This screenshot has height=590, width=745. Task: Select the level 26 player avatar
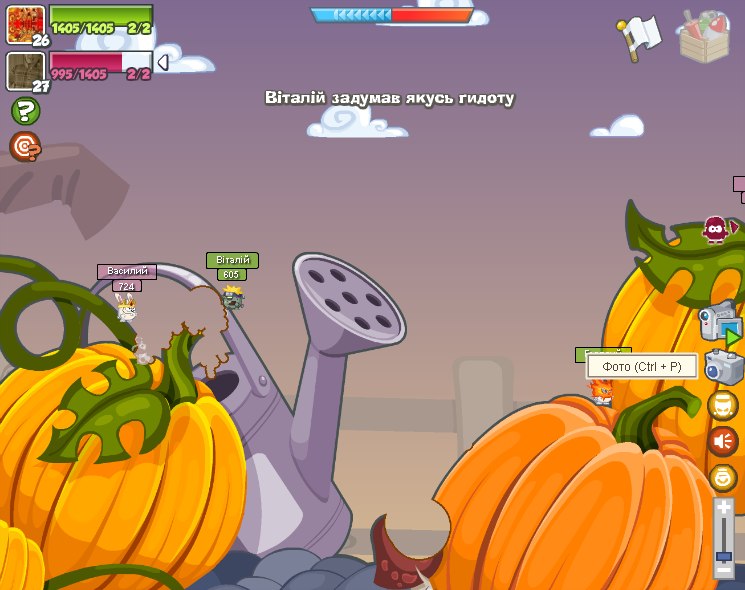[25, 23]
